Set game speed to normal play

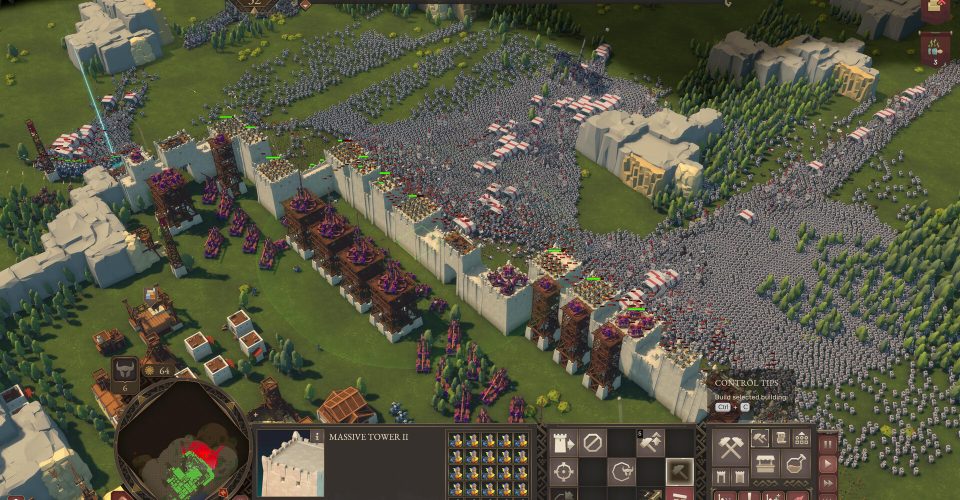[x=828, y=464]
